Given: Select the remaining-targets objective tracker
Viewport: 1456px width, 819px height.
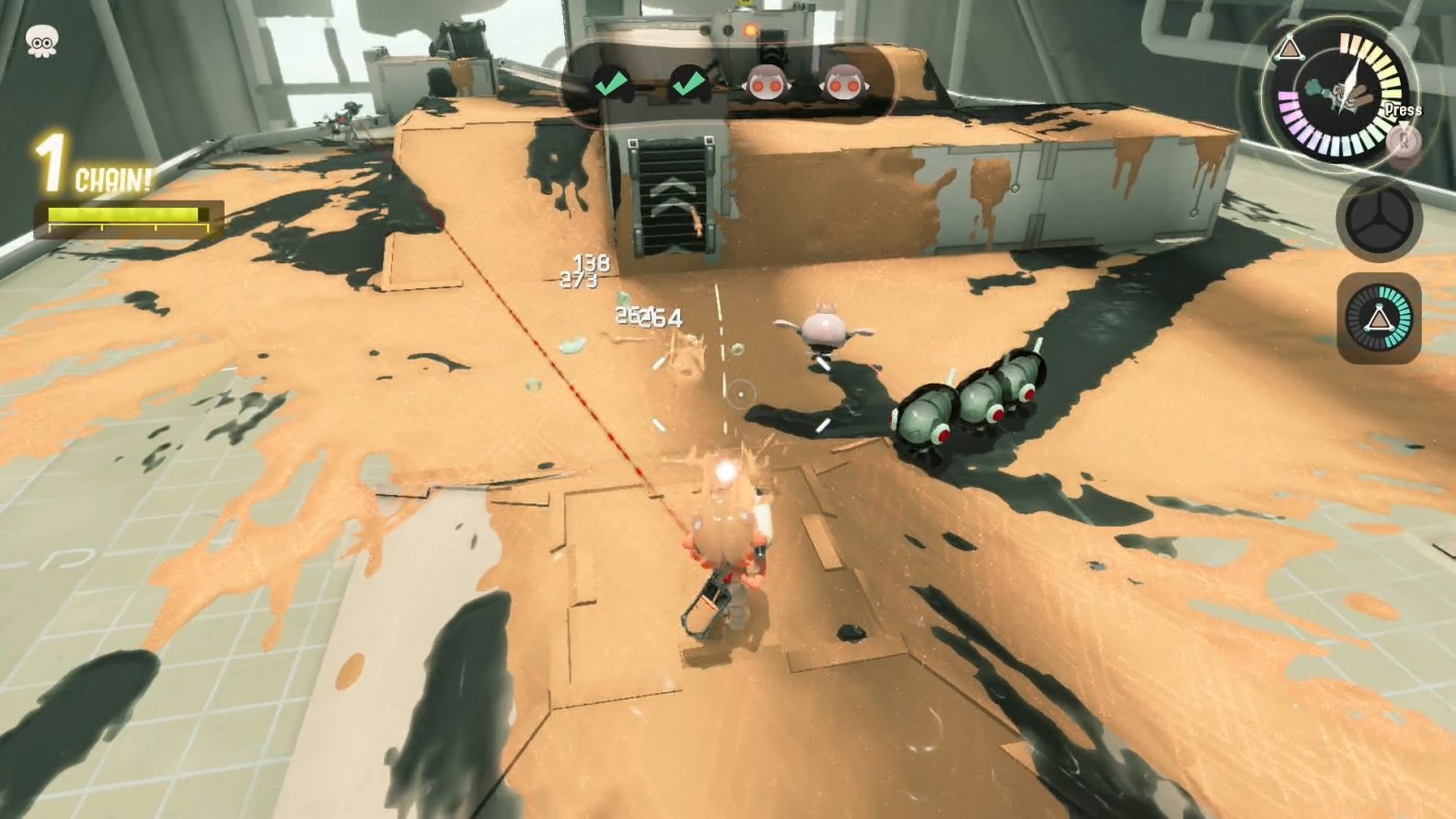Looking at the screenshot, I should 726,85.
